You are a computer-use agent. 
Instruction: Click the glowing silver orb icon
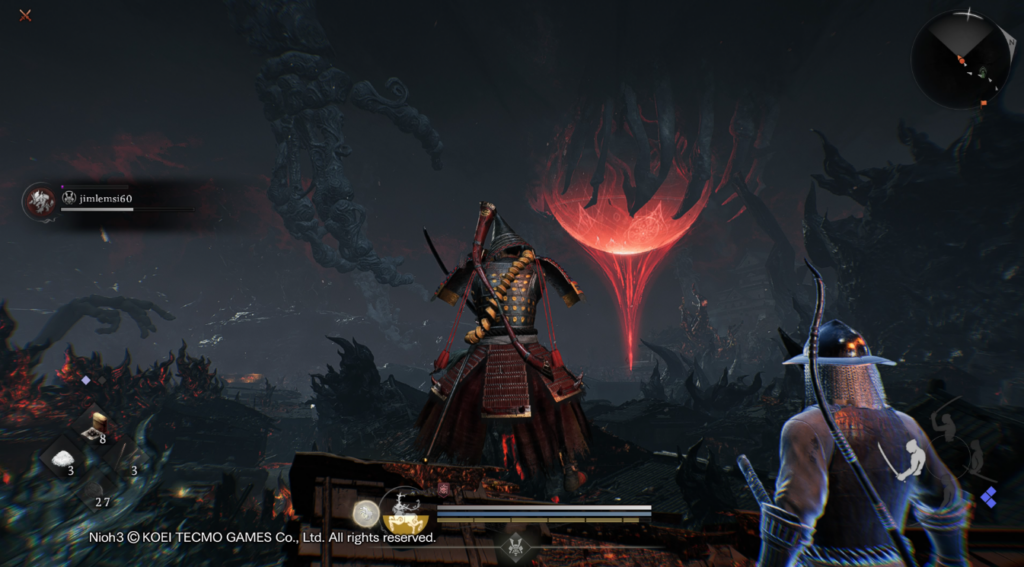click(366, 512)
